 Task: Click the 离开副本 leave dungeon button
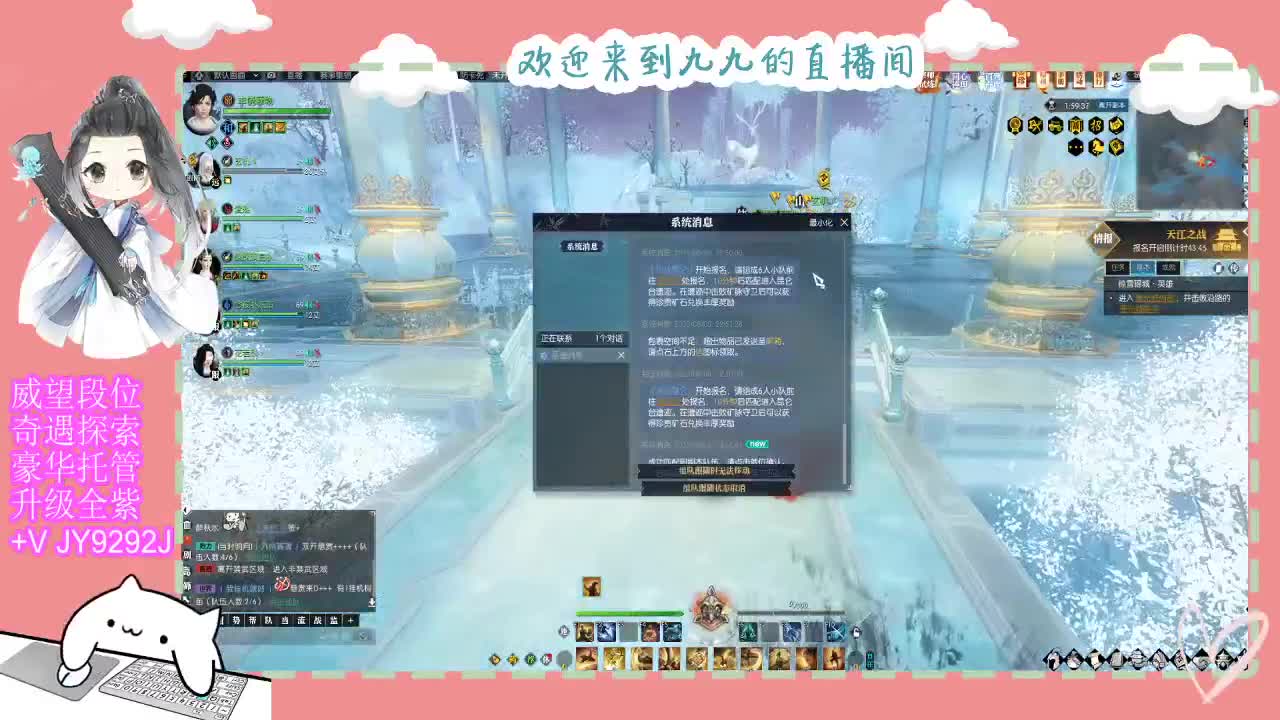(1112, 104)
